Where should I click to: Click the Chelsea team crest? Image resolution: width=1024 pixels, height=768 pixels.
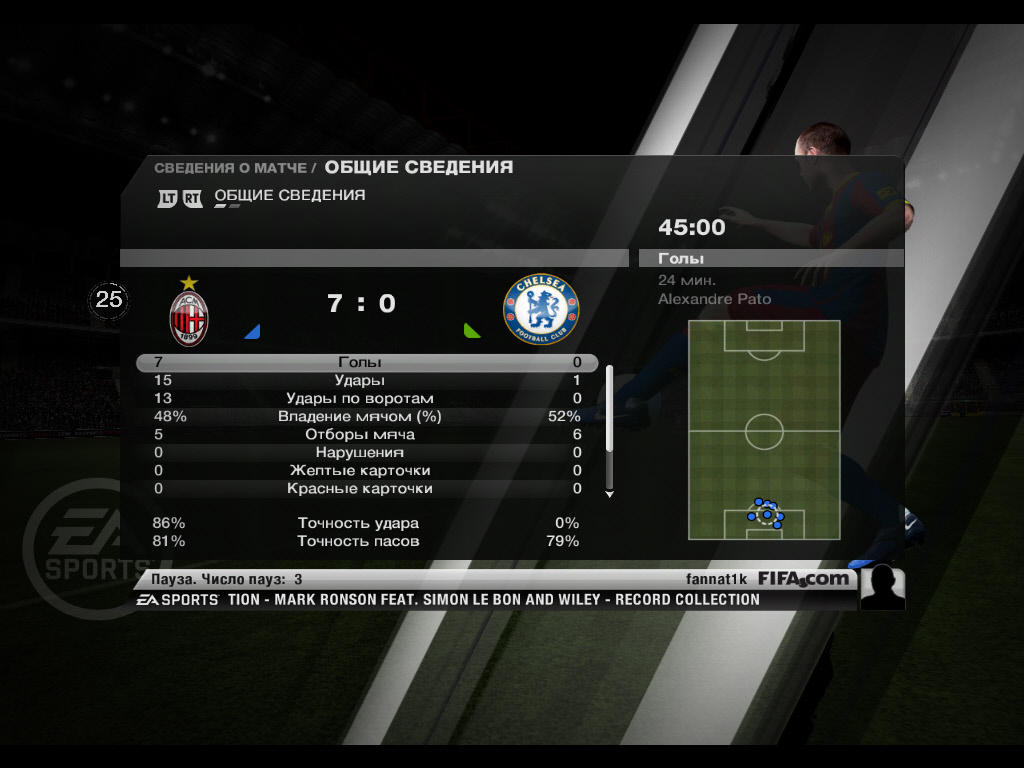pyautogui.click(x=541, y=311)
